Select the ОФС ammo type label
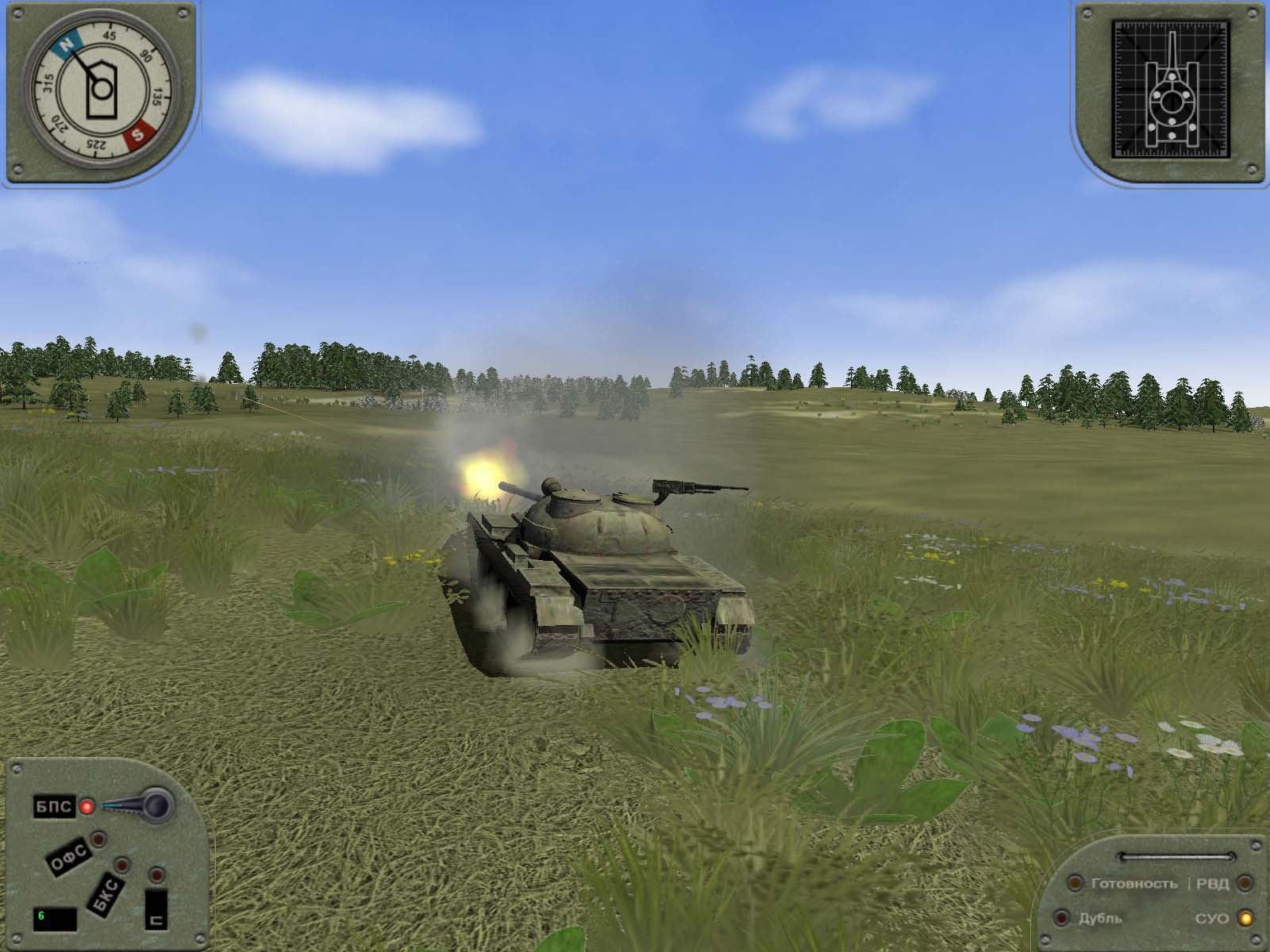1270x952 pixels. pos(70,857)
